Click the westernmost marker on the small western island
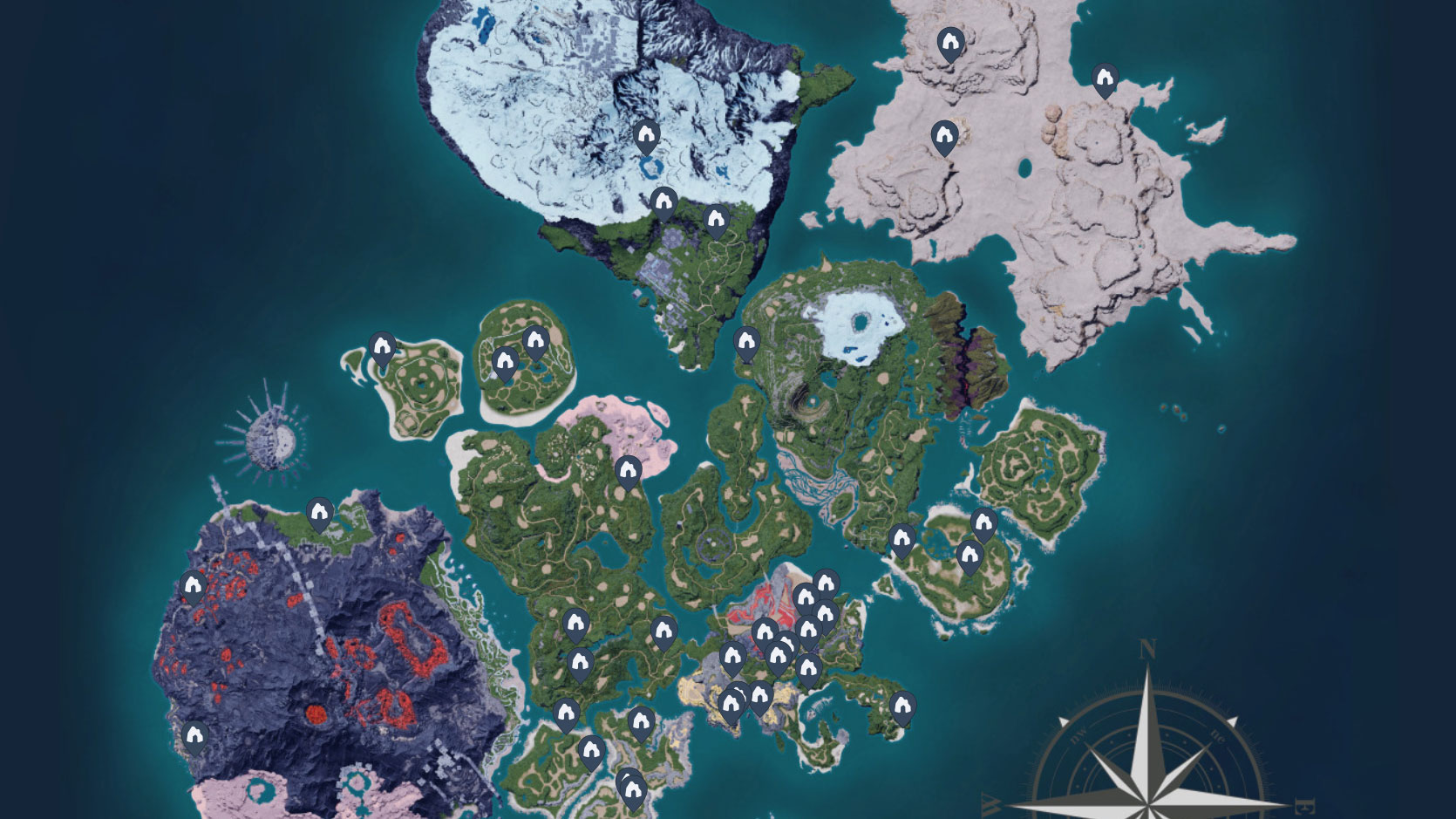1456x819 pixels. 382,346
